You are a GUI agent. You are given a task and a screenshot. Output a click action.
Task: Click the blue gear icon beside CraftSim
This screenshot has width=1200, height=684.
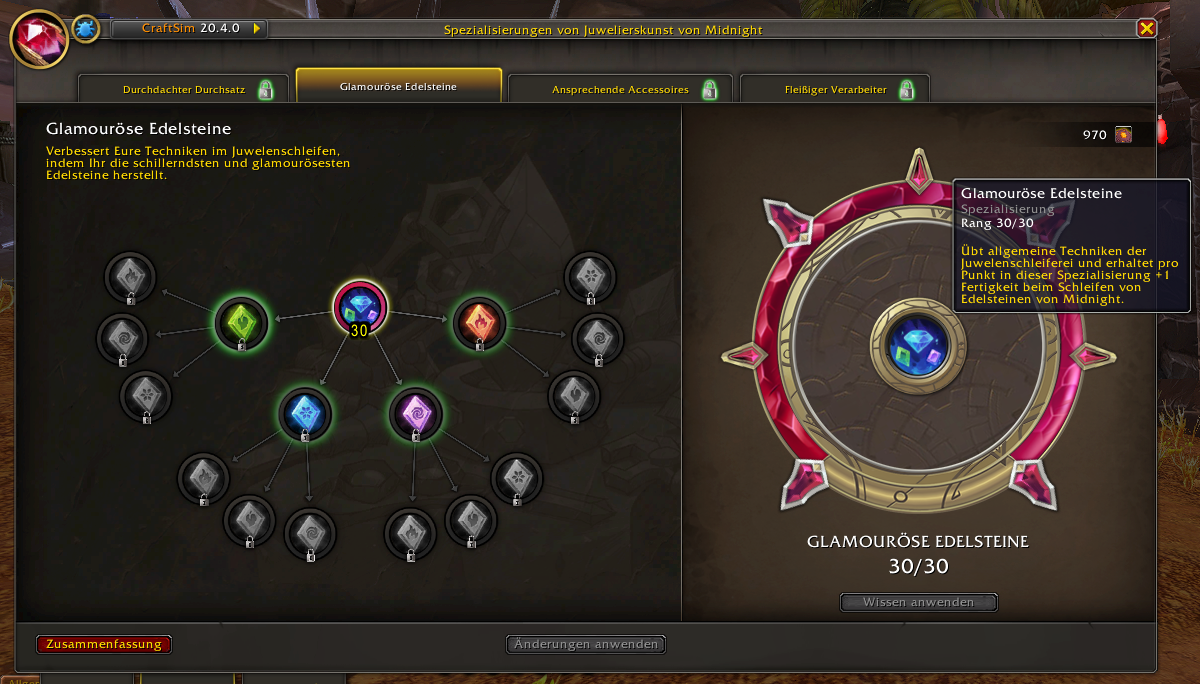pyautogui.click(x=85, y=29)
